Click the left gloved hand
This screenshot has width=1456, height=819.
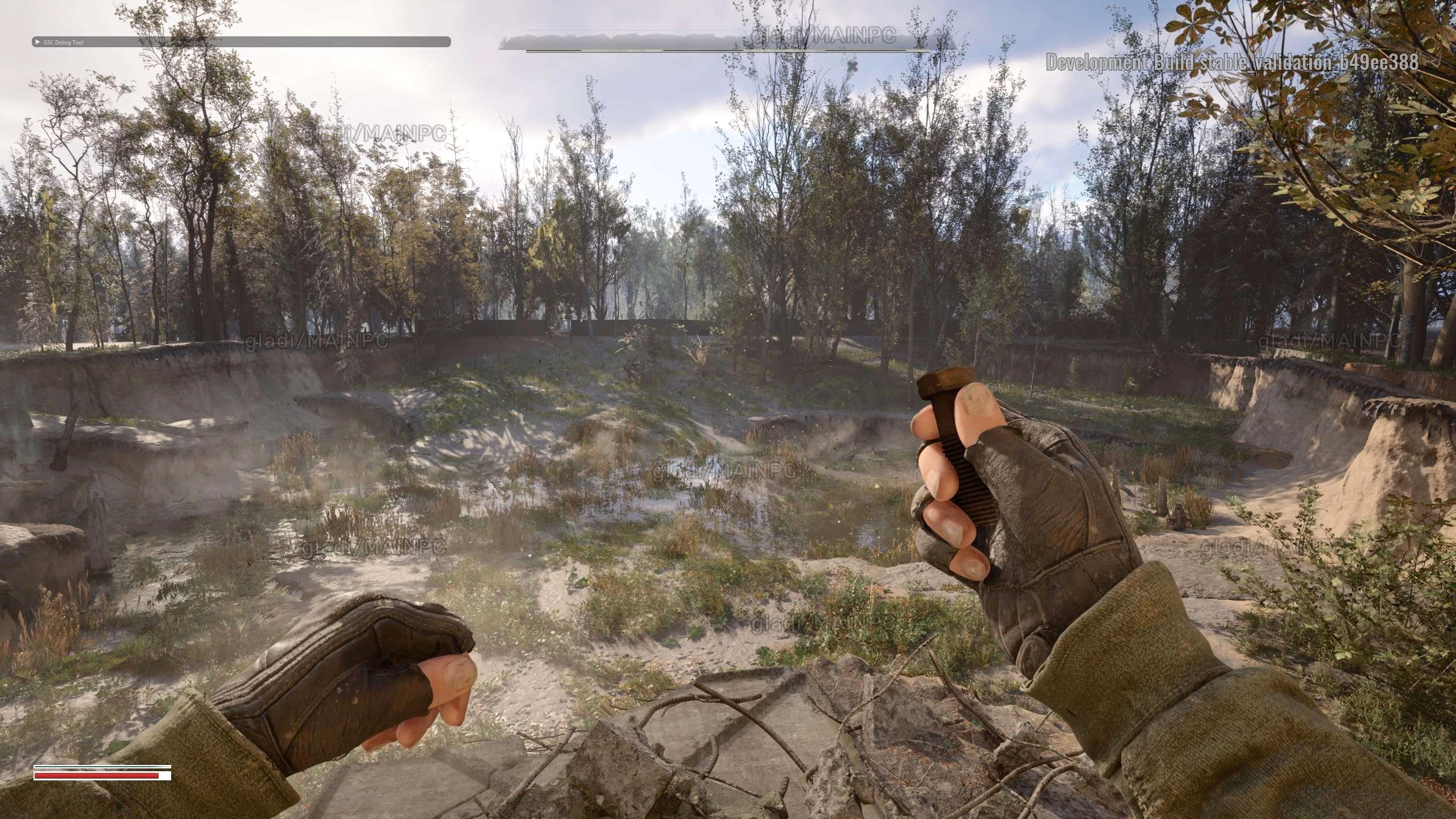341,680
